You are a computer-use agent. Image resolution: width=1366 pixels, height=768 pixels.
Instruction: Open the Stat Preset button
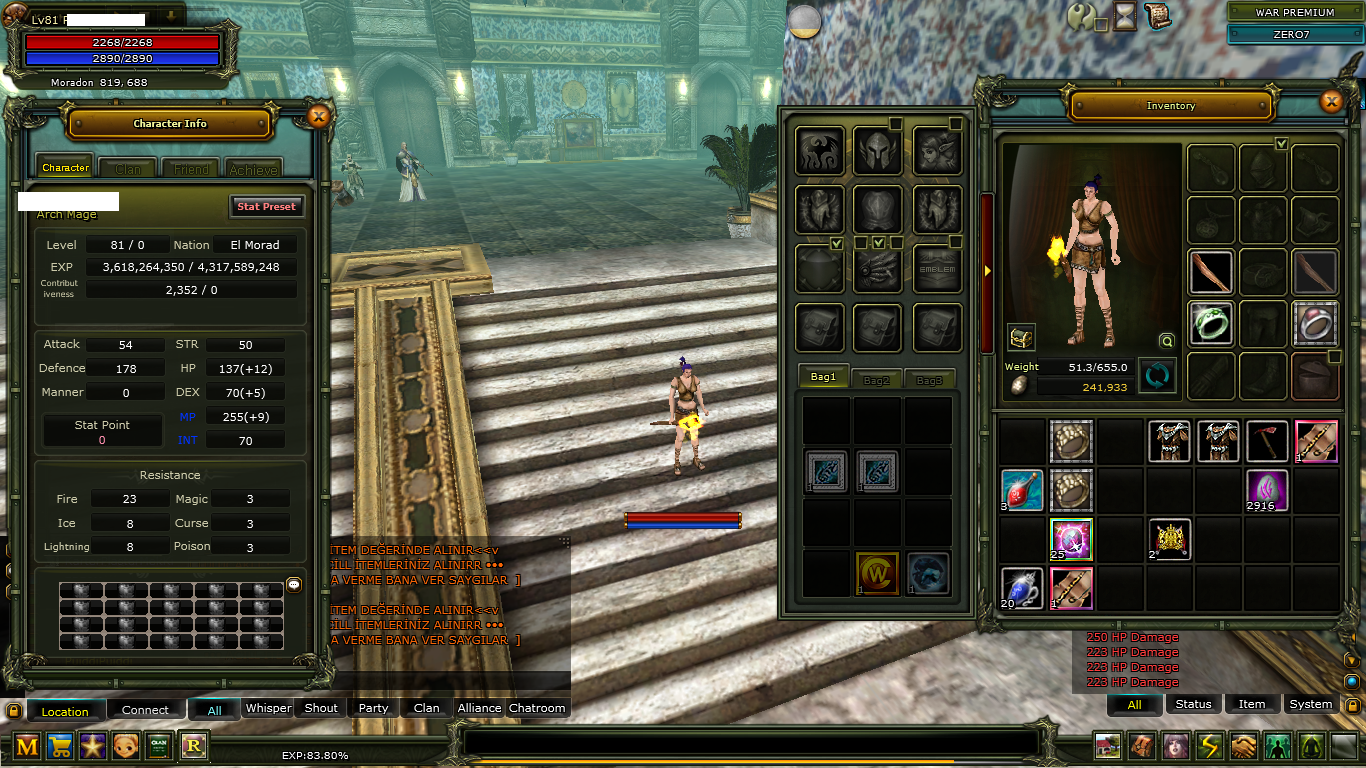click(266, 206)
